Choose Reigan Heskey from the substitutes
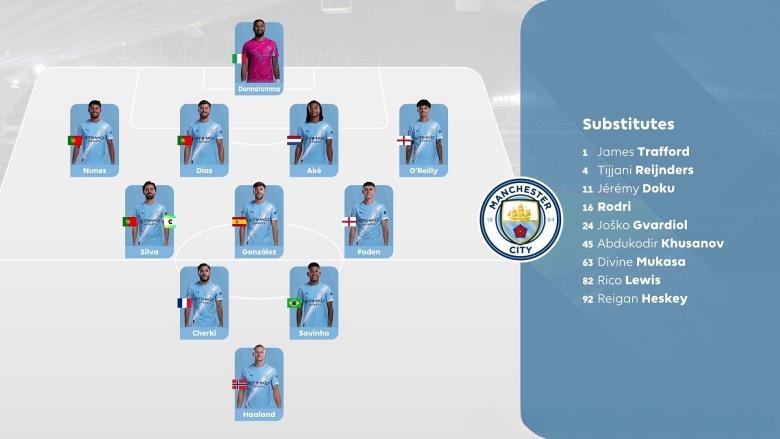 pos(642,298)
